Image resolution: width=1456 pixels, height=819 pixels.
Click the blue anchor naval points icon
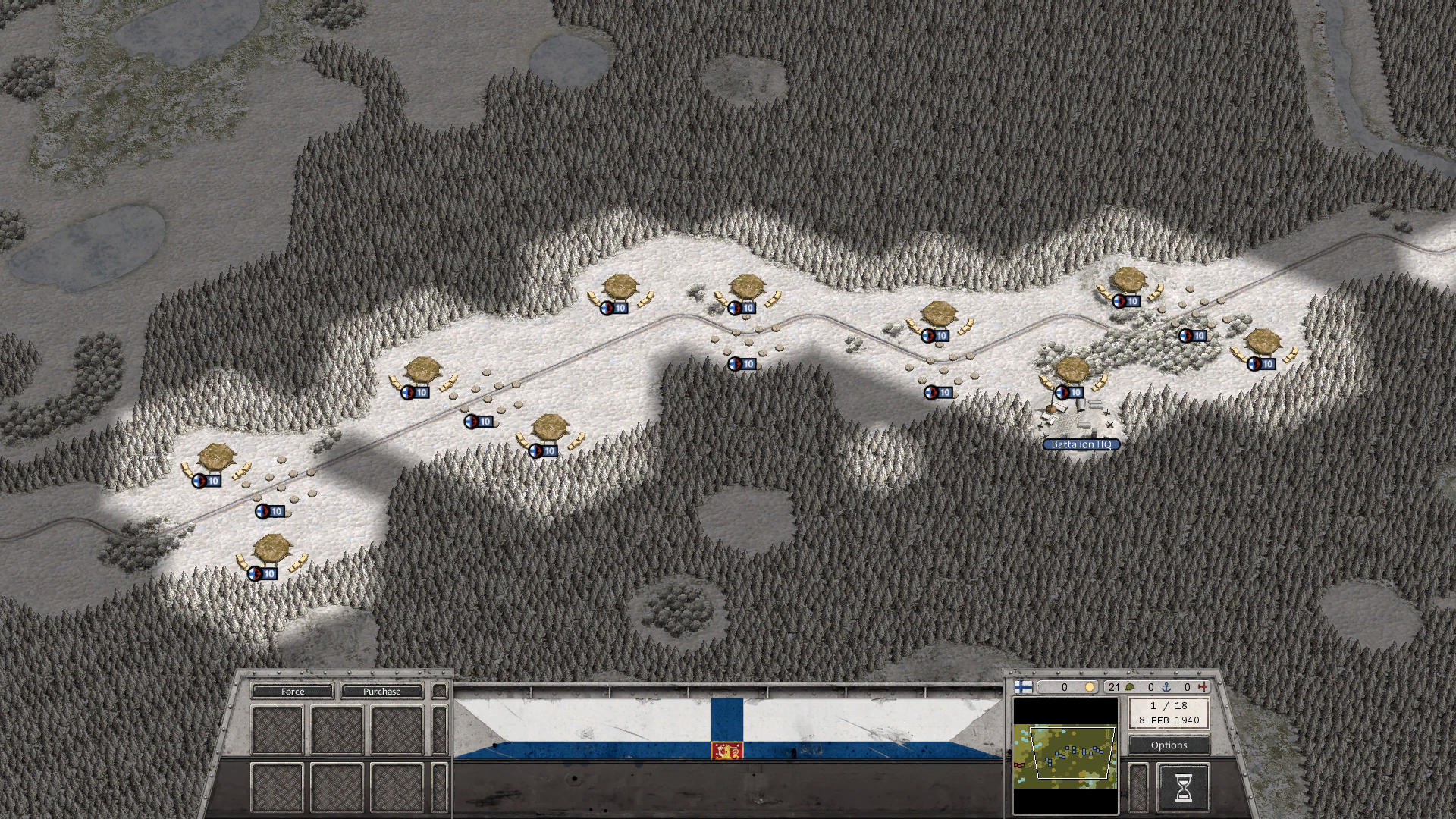pyautogui.click(x=1167, y=687)
